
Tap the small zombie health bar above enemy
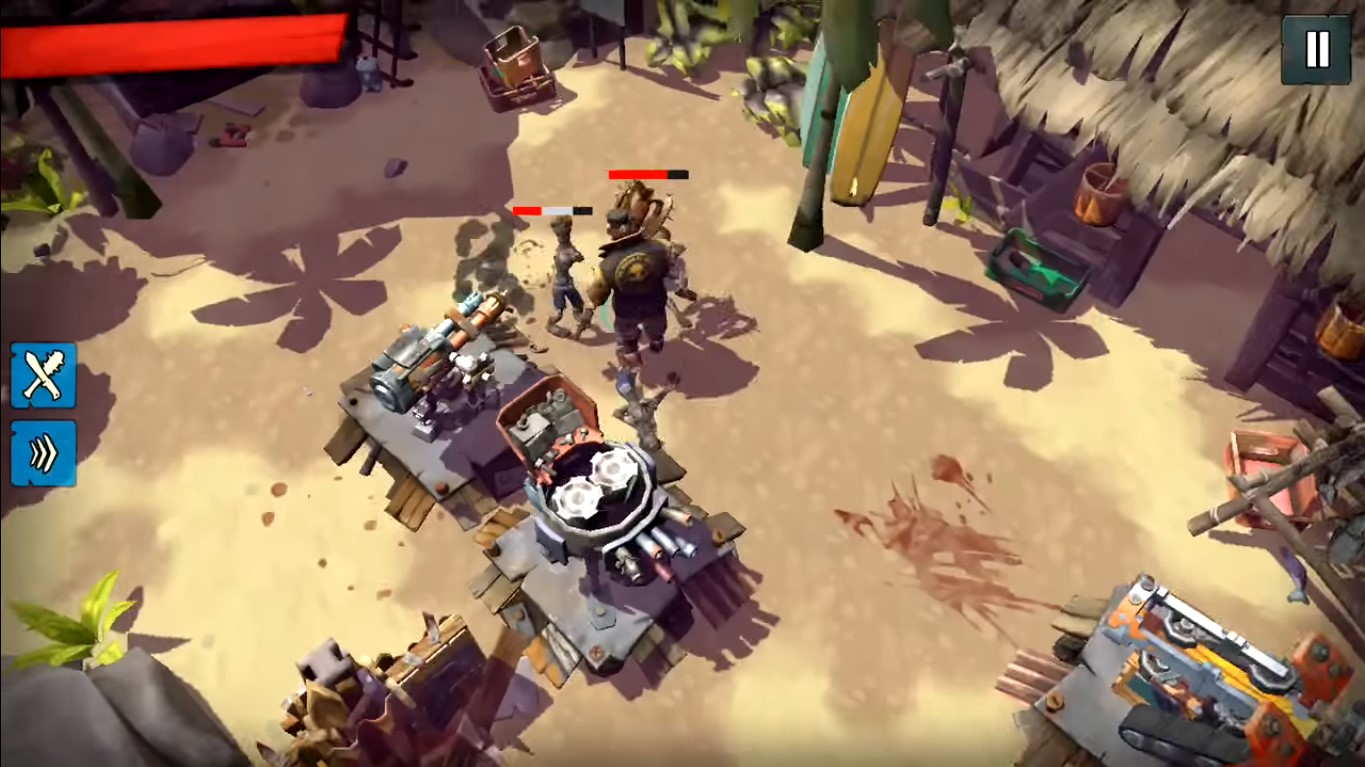[x=550, y=210]
